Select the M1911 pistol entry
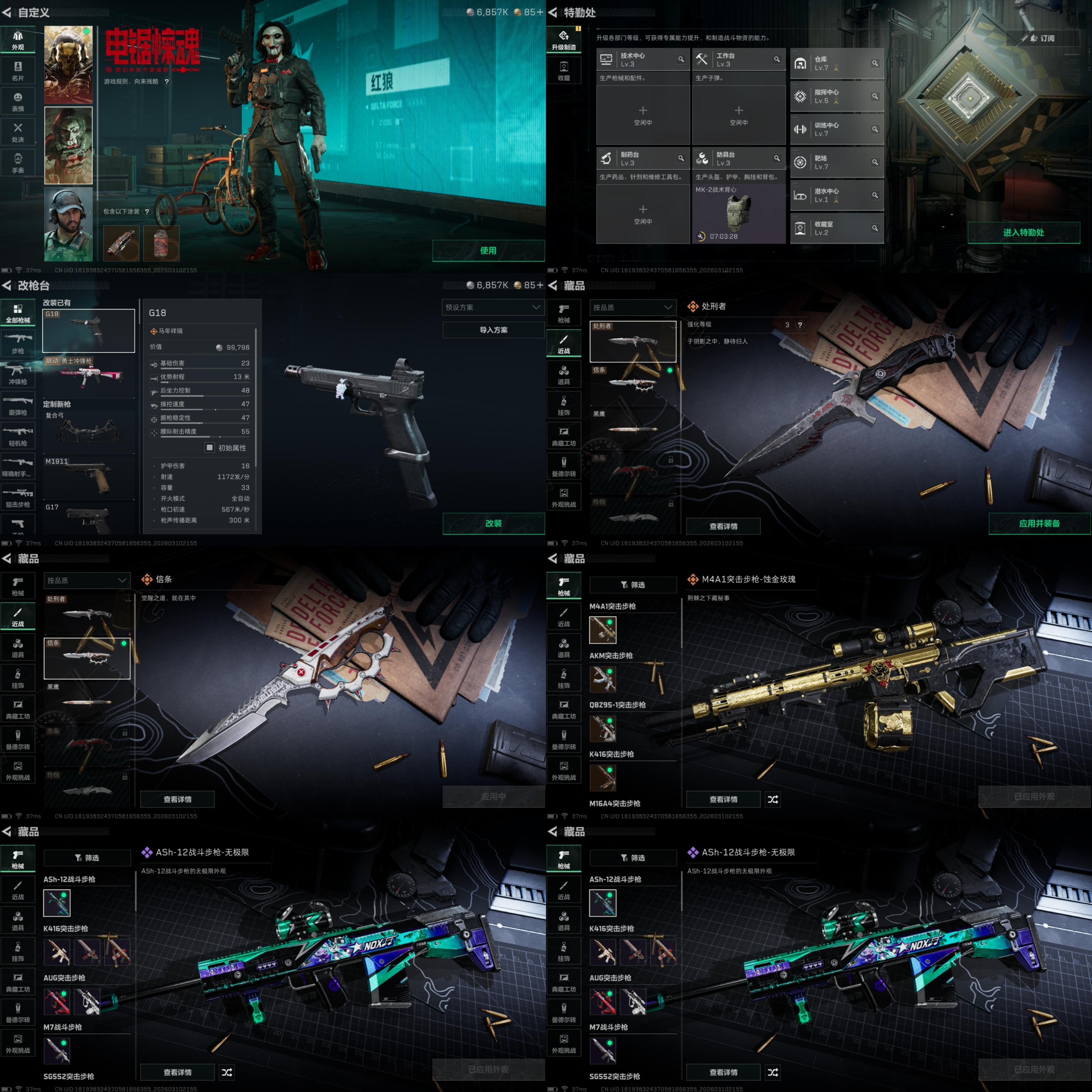1092x1092 pixels. coord(89,476)
